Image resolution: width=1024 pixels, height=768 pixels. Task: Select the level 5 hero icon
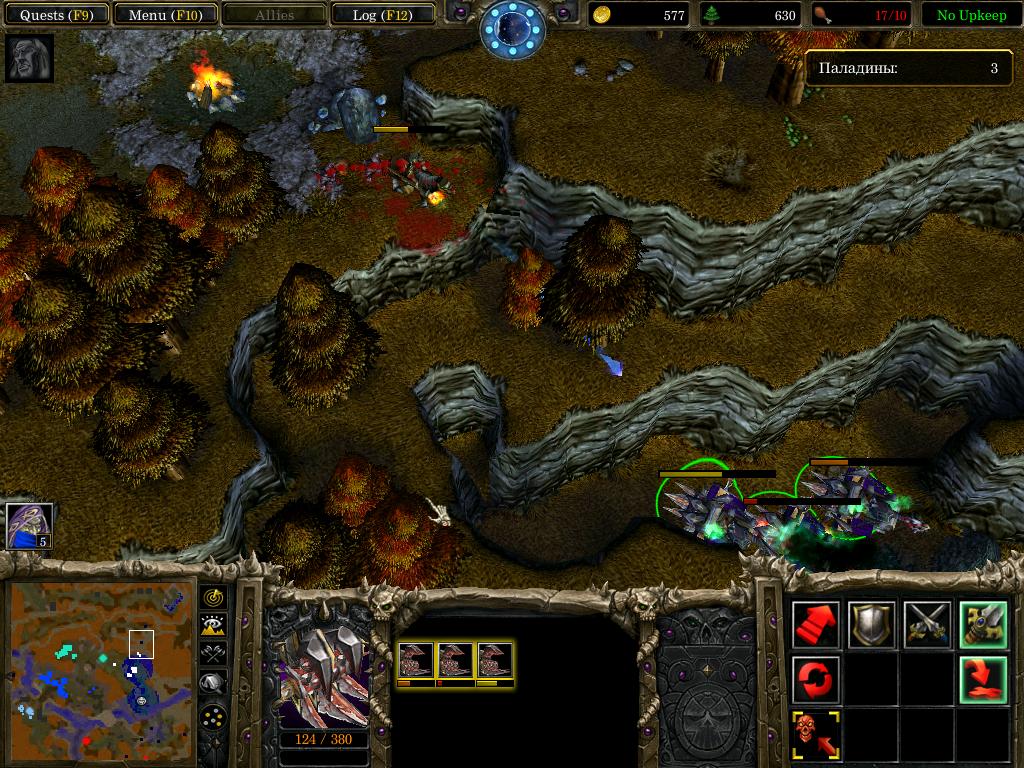point(29,526)
